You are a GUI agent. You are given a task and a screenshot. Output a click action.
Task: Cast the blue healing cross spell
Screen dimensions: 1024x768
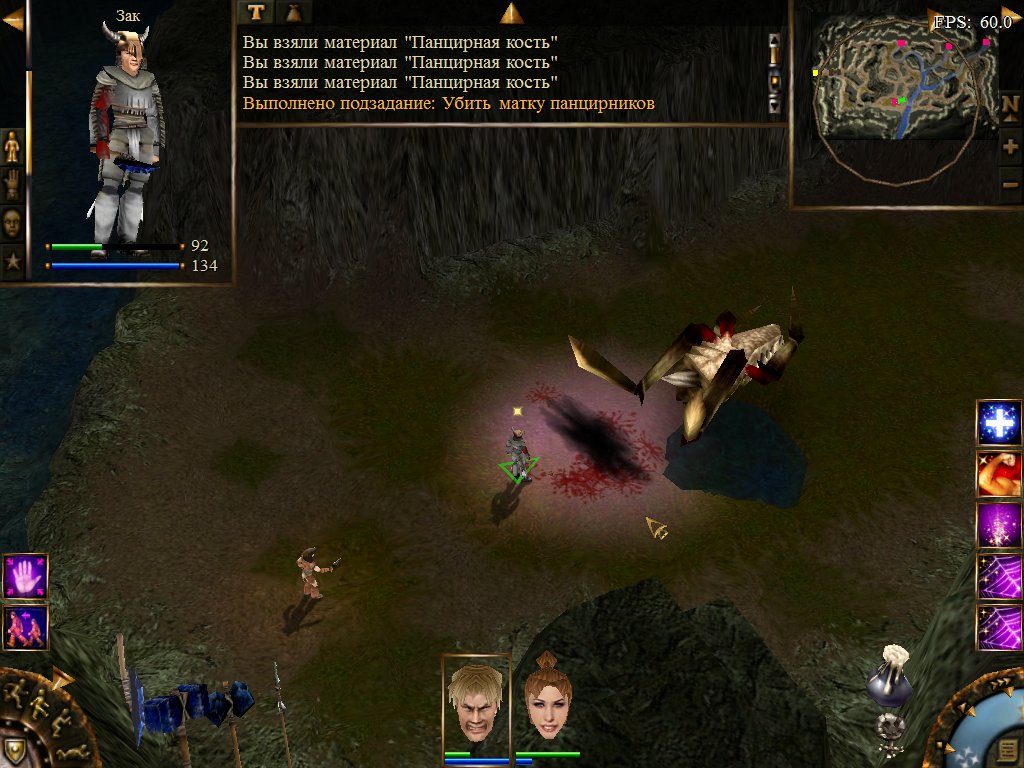[x=998, y=424]
